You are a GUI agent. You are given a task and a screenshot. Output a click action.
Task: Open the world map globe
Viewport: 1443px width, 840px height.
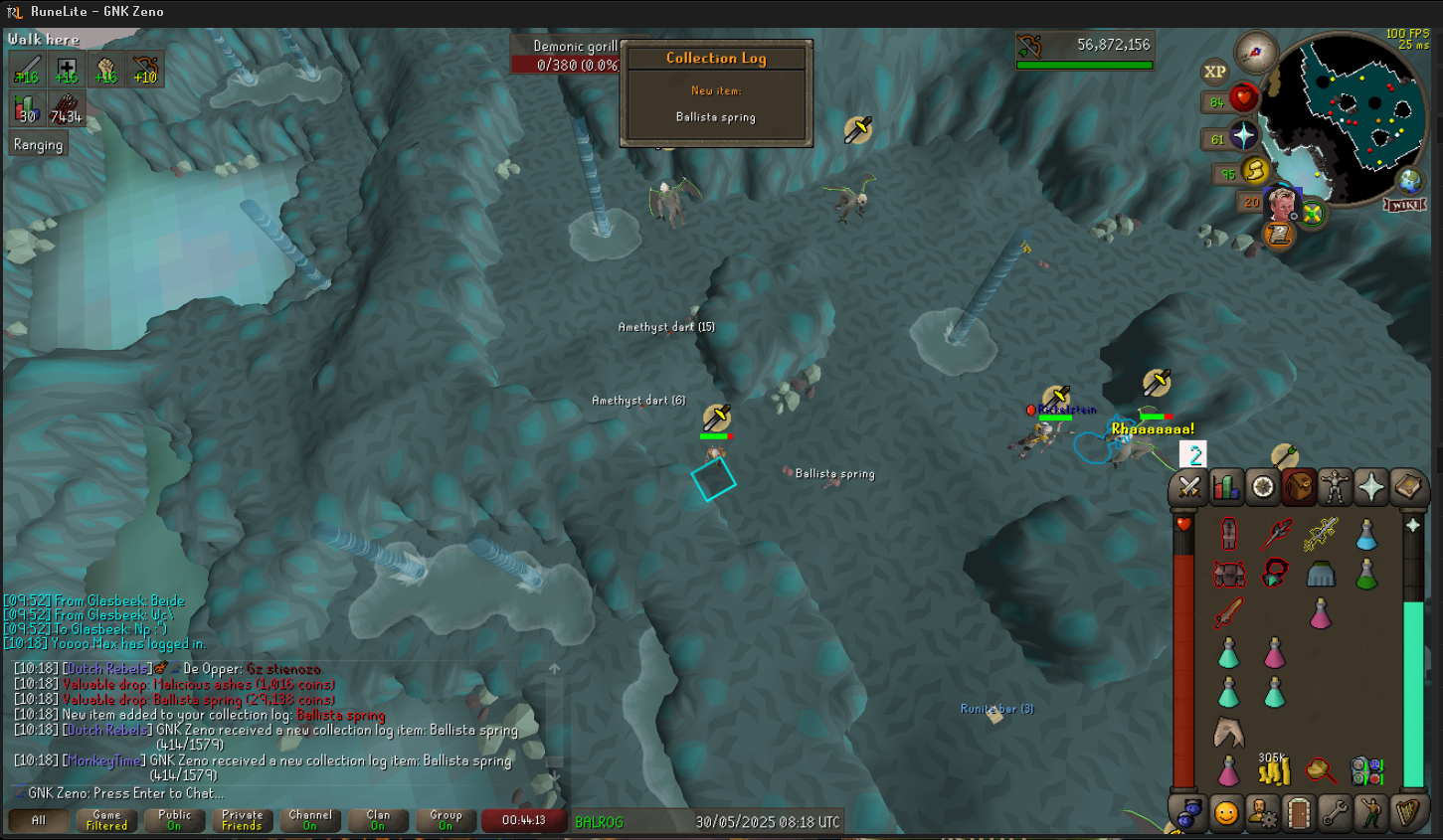pyautogui.click(x=1409, y=181)
